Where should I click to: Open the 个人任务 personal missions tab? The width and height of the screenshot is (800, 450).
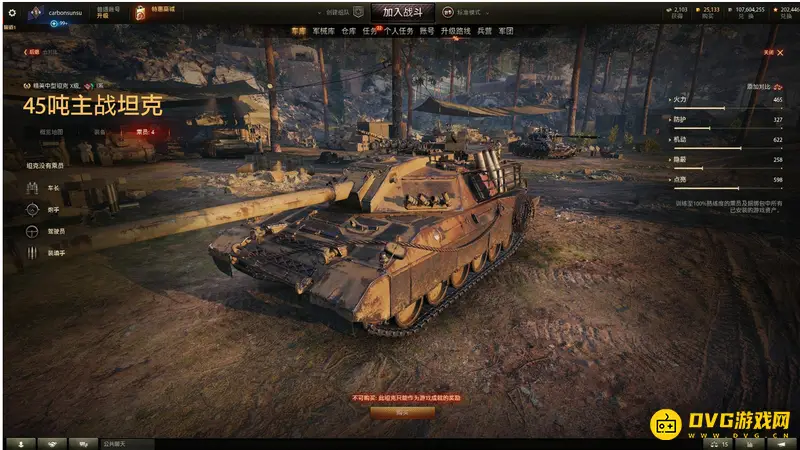point(398,31)
